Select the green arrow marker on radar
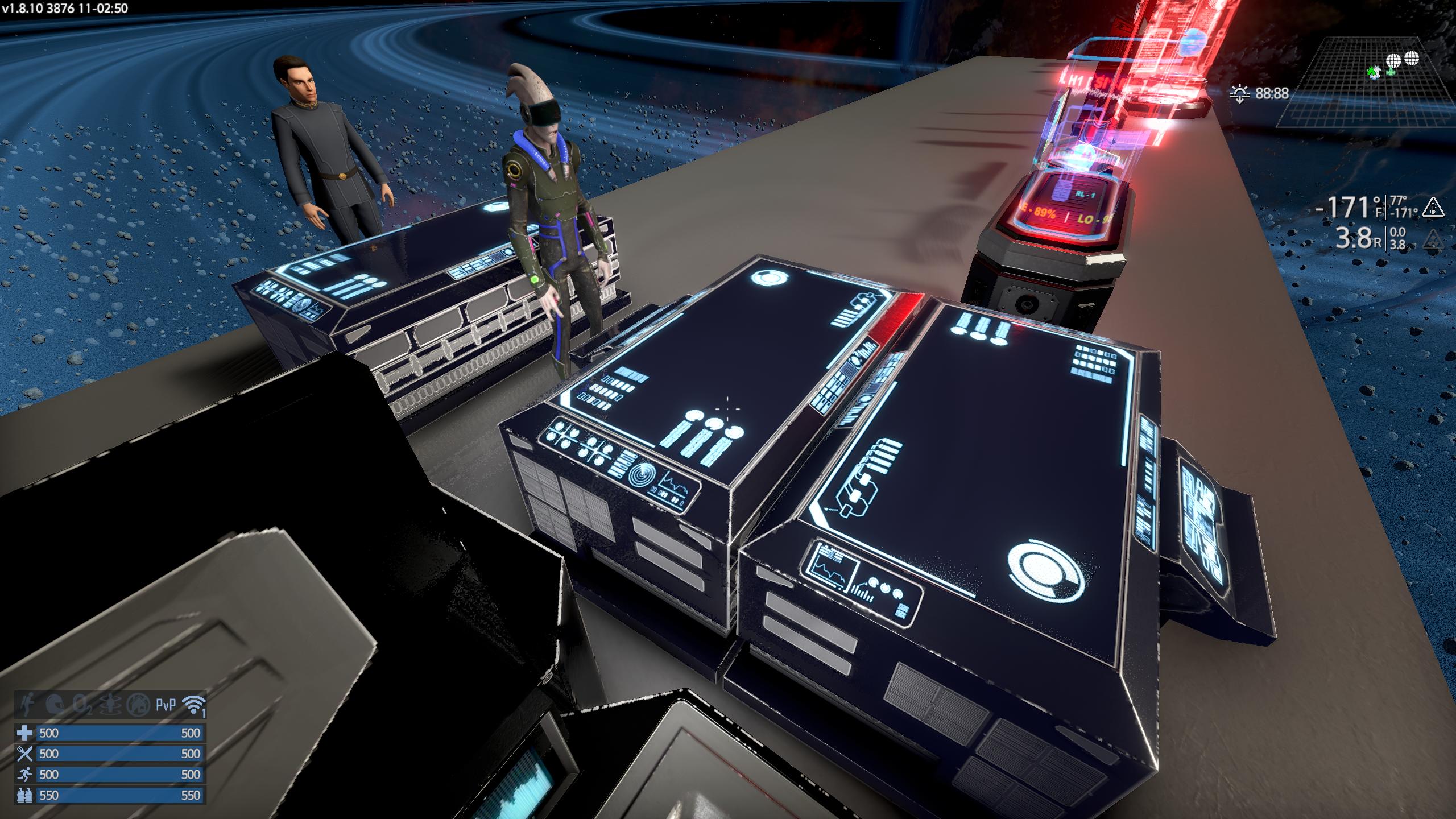 coord(1374,72)
